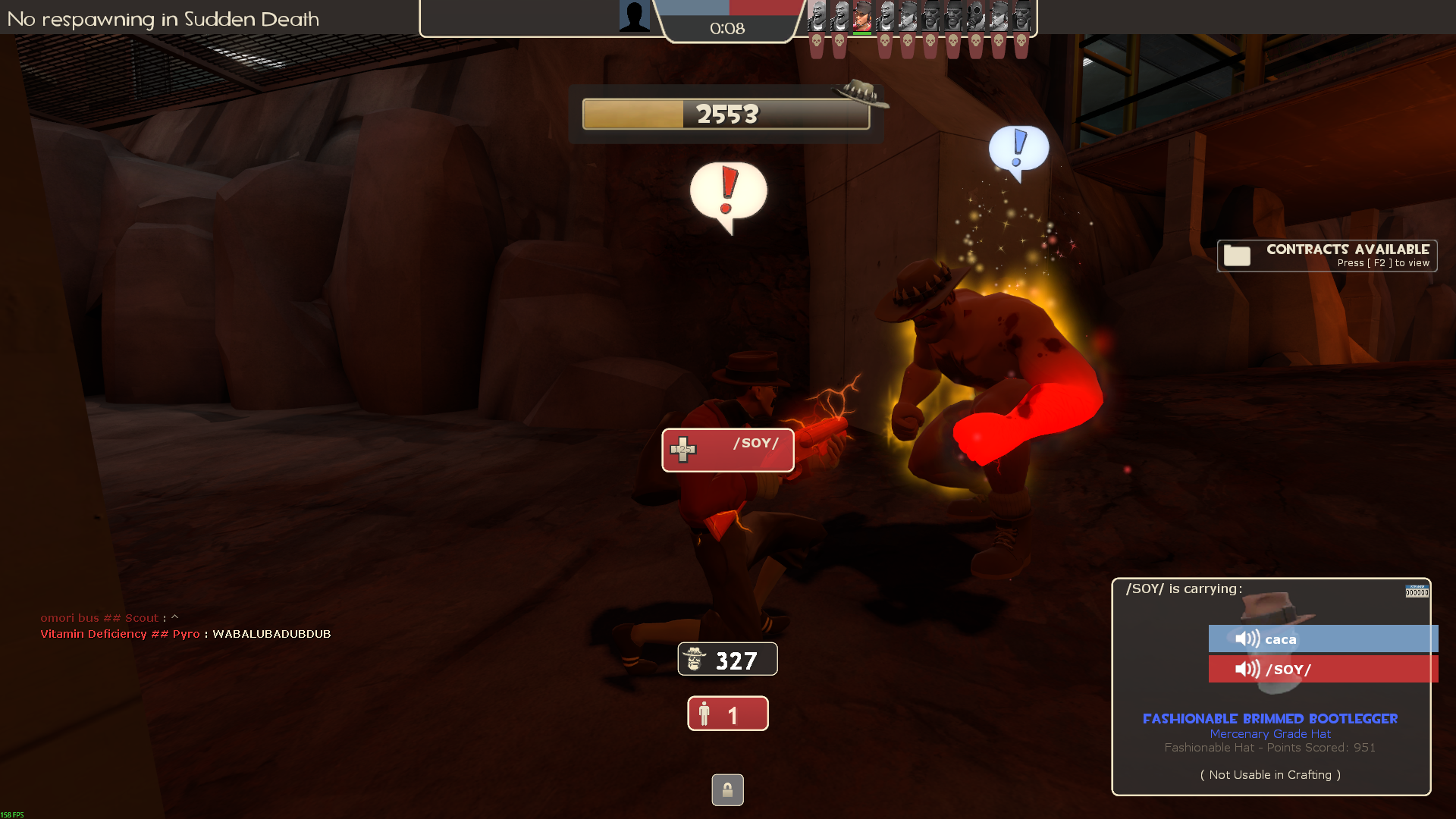Select the caca voice chat entry
The width and height of the screenshot is (1456, 819).
click(1323, 639)
